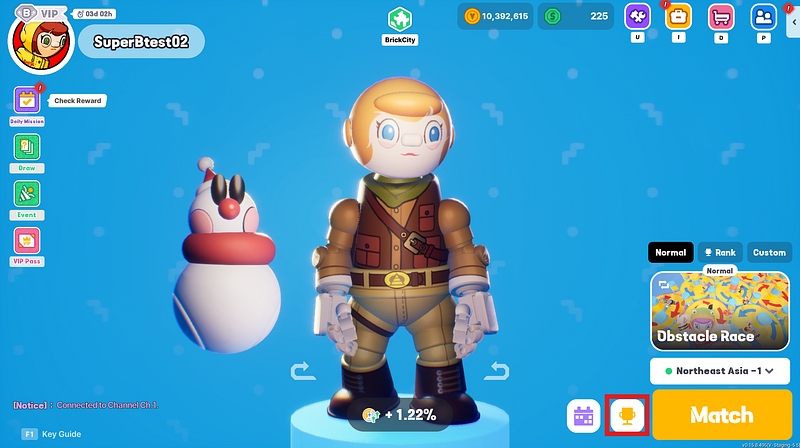Open the Draw menu icon
The width and height of the screenshot is (800, 448).
coord(27,147)
